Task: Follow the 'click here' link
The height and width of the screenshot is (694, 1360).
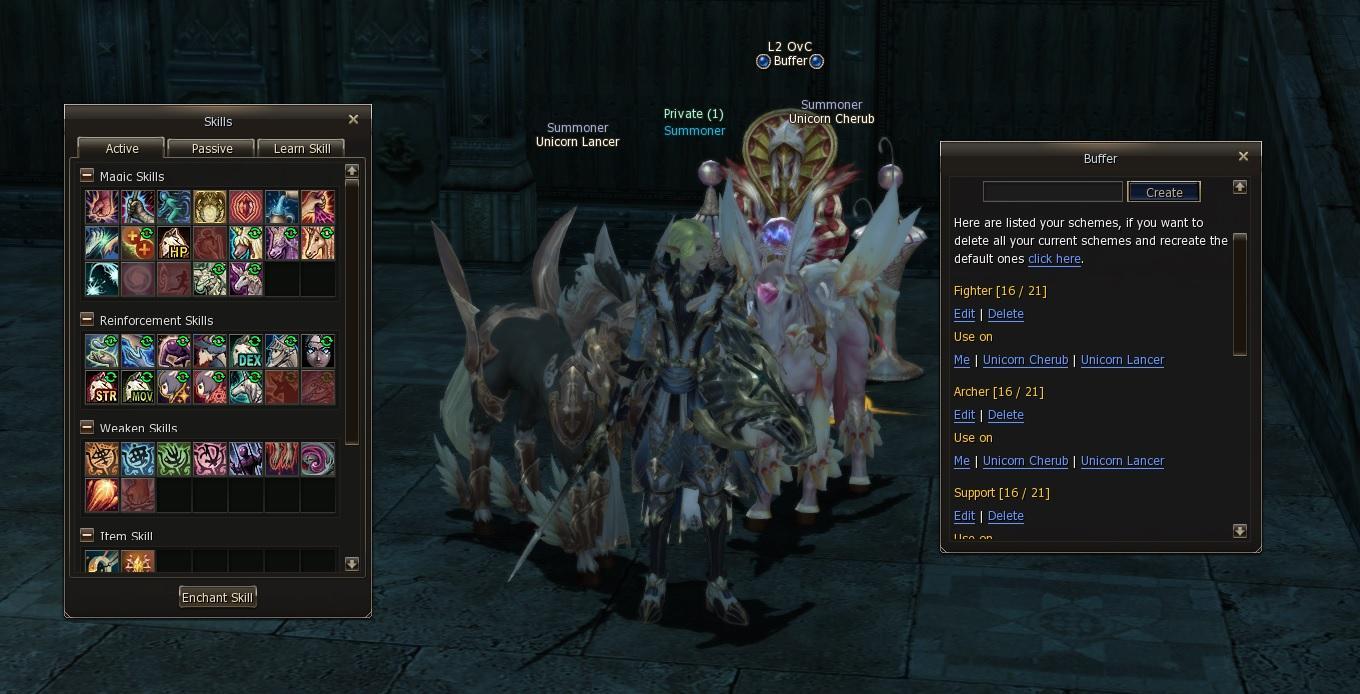Action: click(1054, 259)
